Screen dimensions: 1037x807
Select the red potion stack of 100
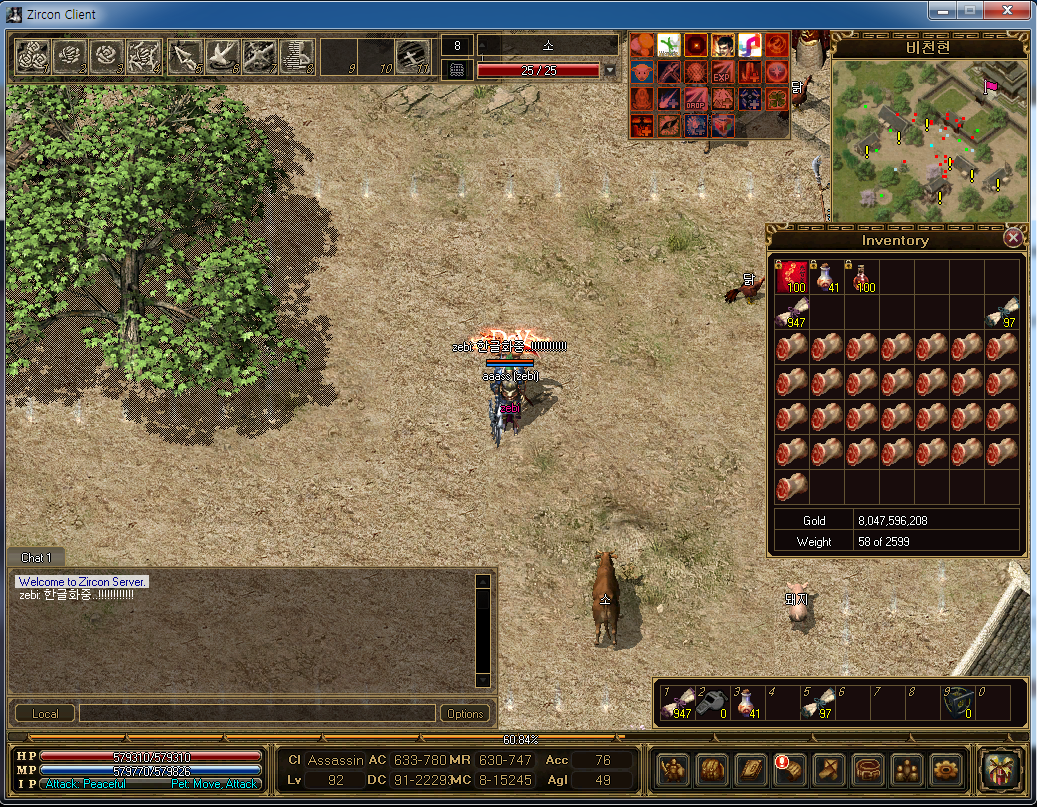[x=862, y=277]
